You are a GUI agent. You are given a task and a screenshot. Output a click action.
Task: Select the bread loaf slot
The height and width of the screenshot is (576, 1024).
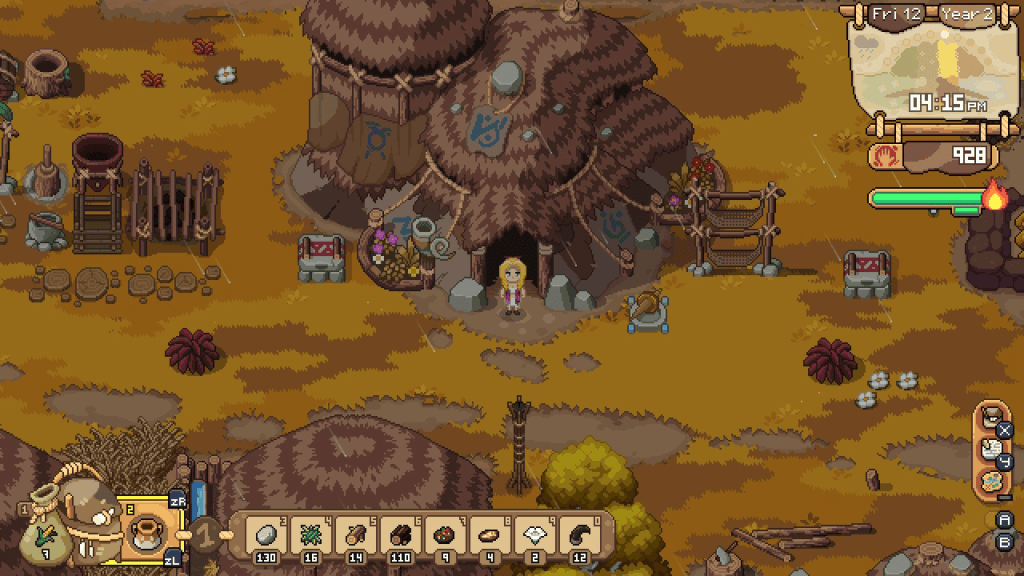coord(490,534)
